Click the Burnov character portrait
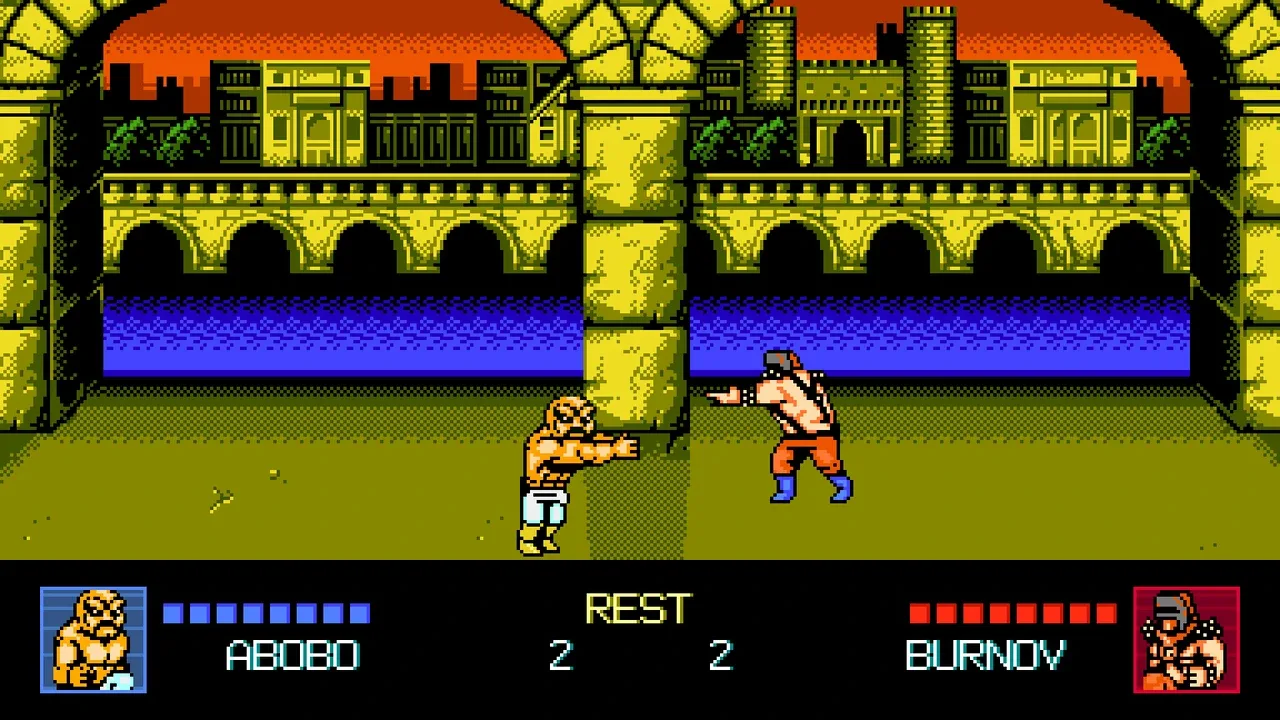This screenshot has height=720, width=1280. tap(1186, 640)
